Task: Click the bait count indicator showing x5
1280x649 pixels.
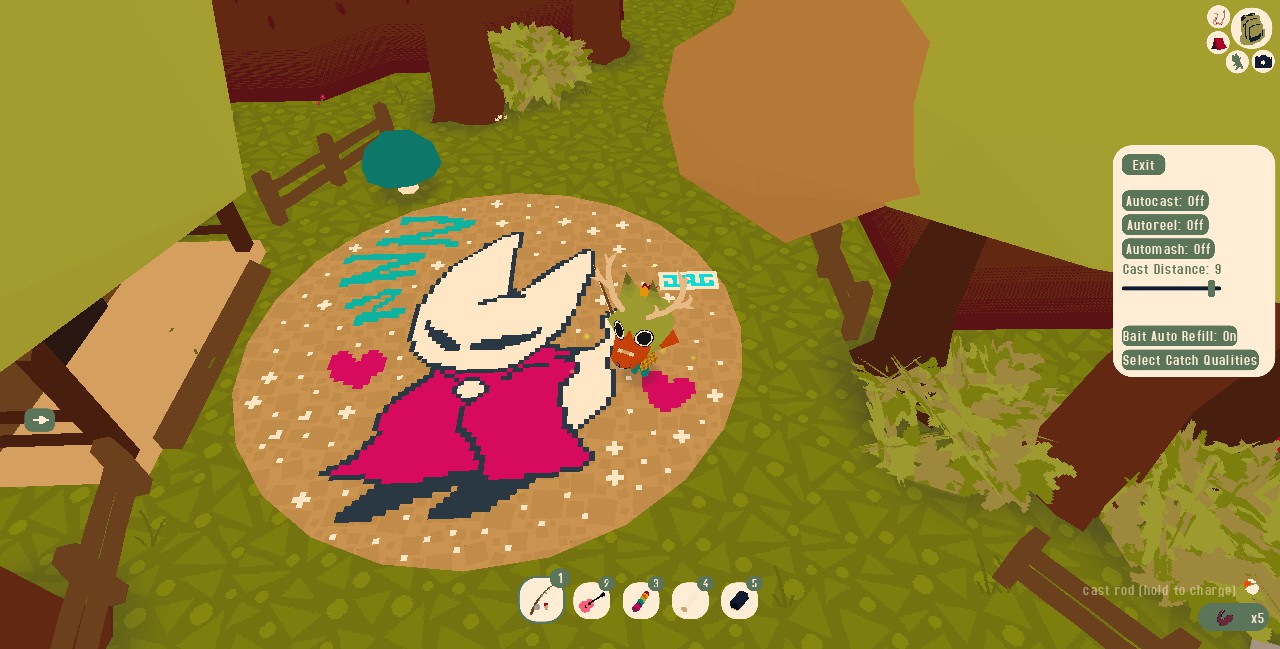Action: click(1234, 618)
